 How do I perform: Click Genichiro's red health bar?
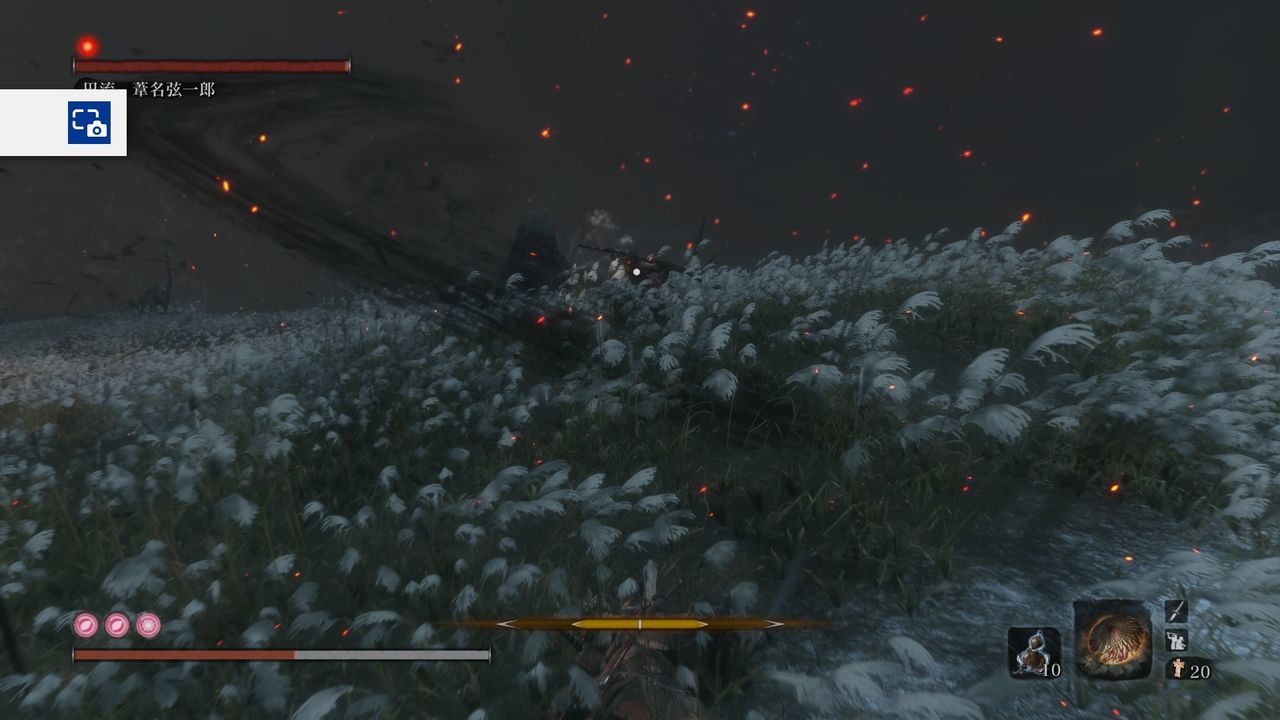210,65
